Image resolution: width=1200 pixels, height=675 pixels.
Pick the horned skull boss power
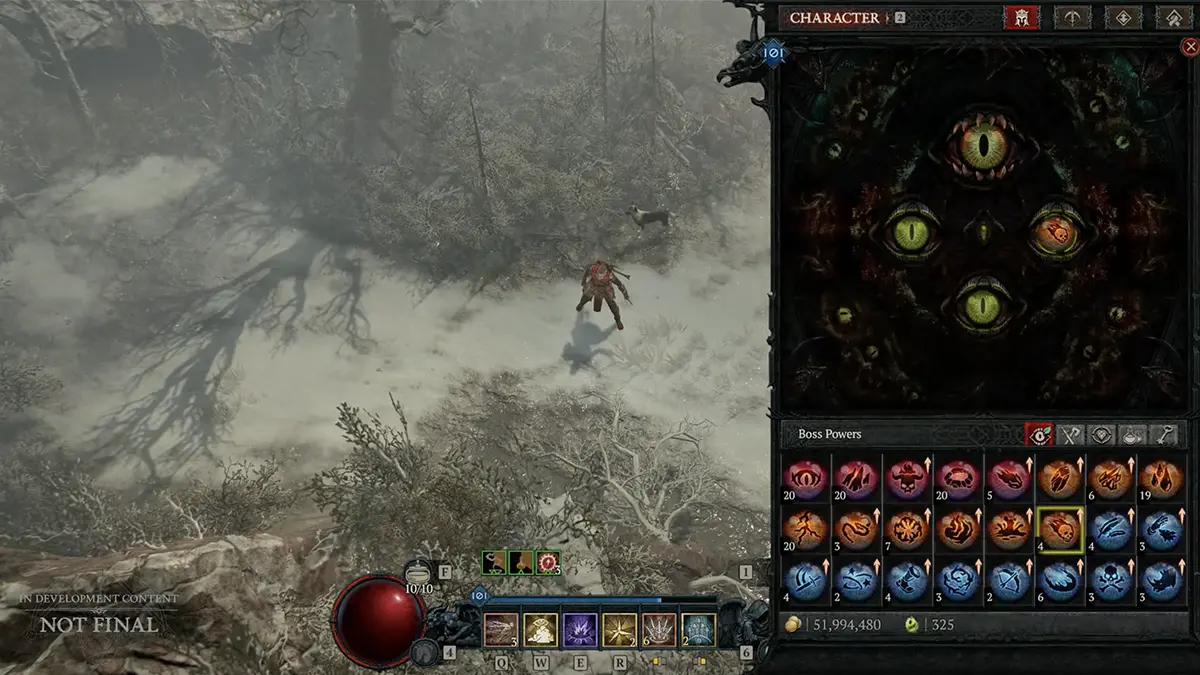pyautogui.click(x=908, y=478)
